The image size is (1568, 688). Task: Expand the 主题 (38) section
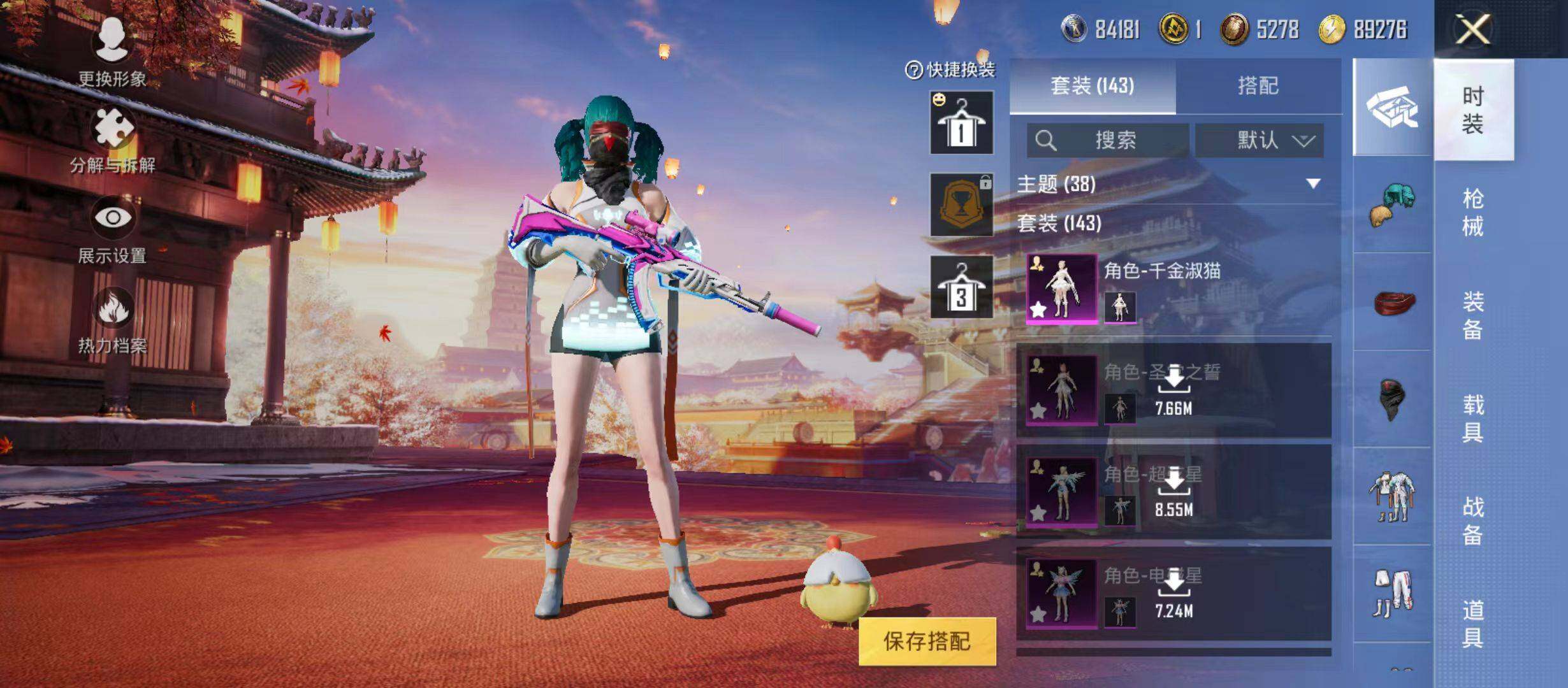(1313, 184)
